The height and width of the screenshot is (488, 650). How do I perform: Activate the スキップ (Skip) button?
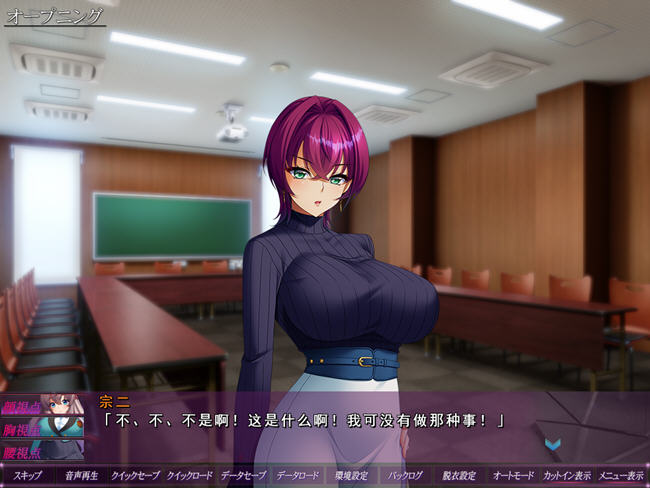(27, 475)
